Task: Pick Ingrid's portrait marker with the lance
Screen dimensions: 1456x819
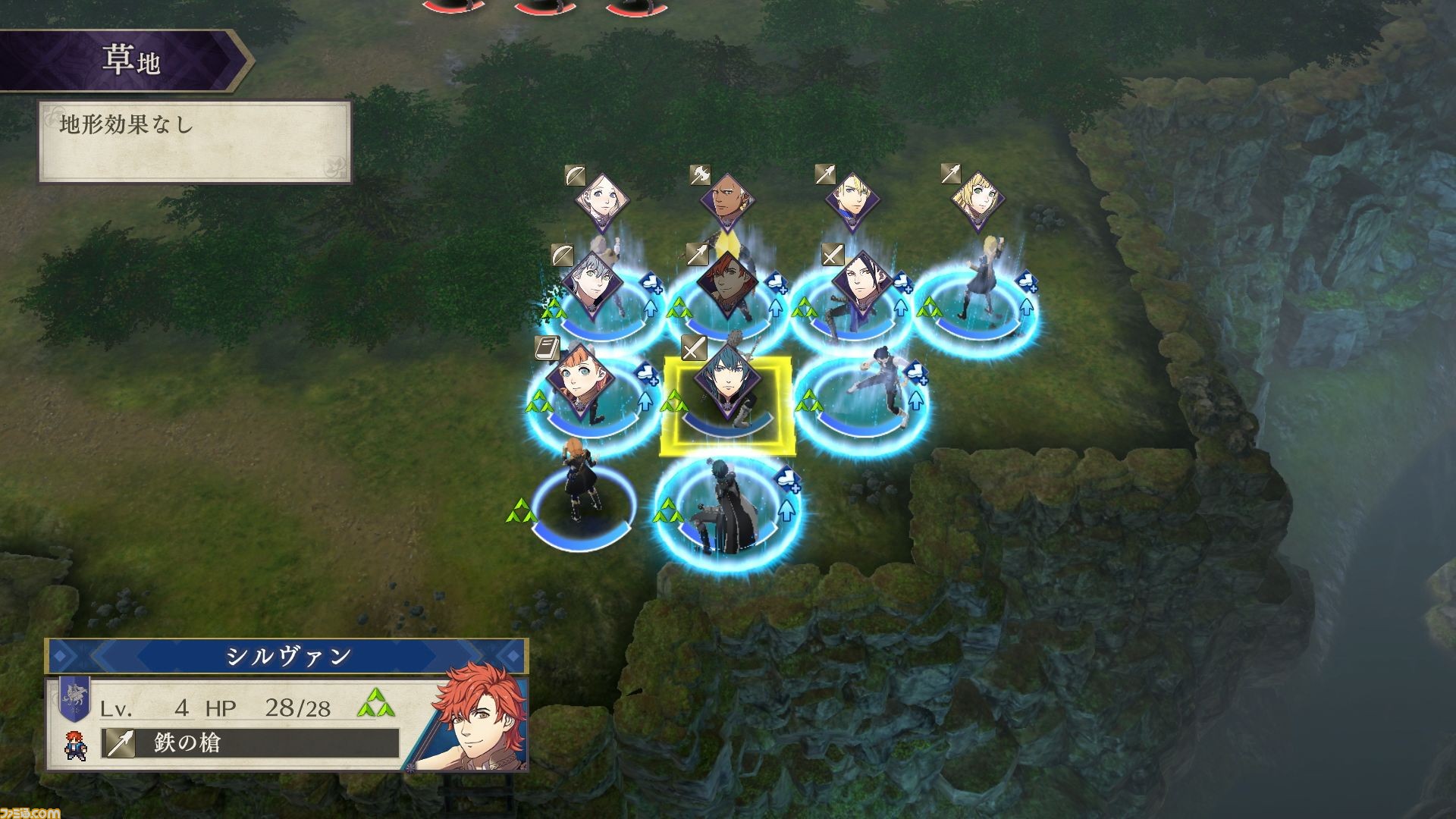Action: coord(977,199)
